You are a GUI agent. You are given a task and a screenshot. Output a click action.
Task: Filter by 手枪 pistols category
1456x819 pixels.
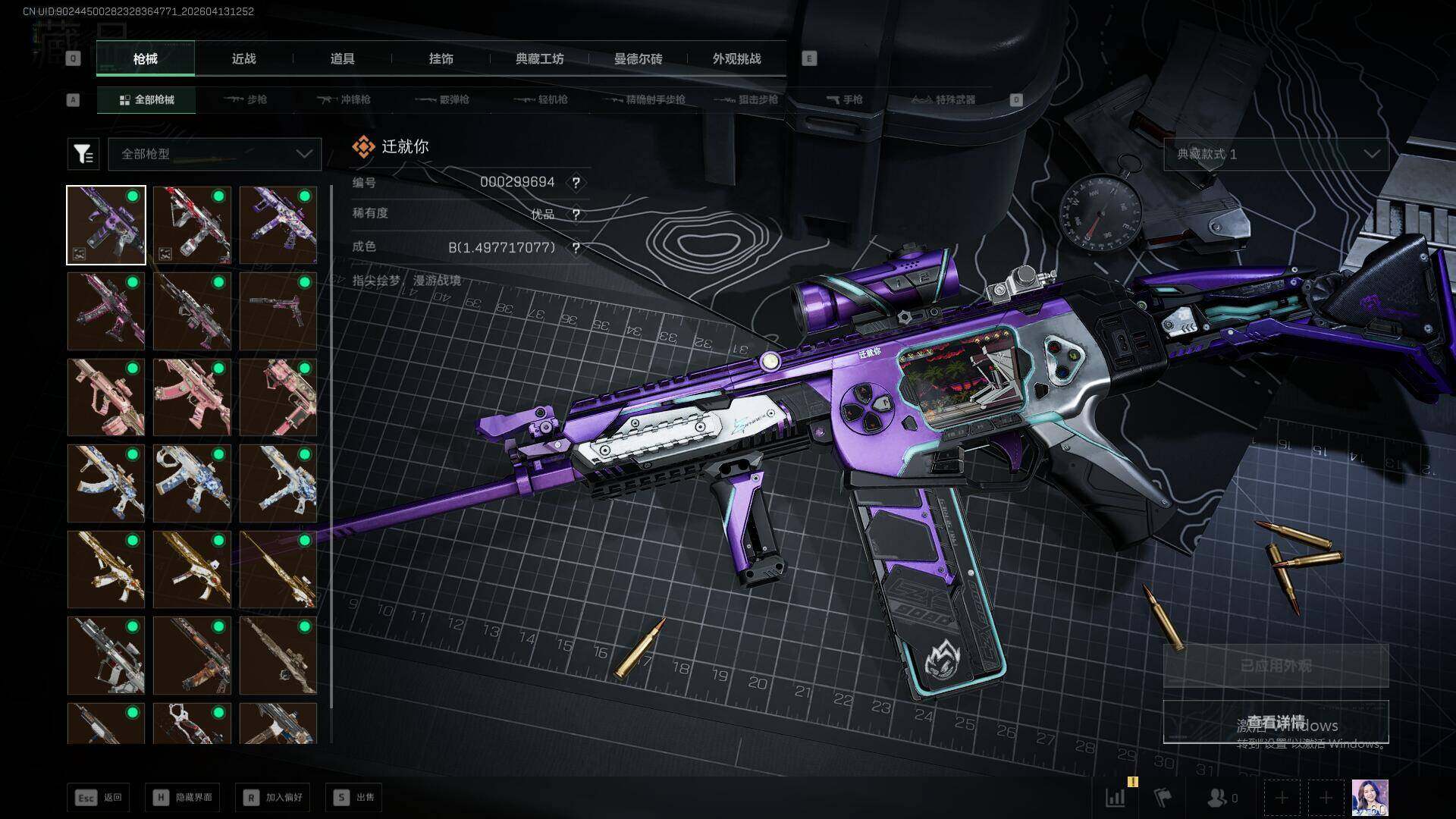[x=844, y=99]
